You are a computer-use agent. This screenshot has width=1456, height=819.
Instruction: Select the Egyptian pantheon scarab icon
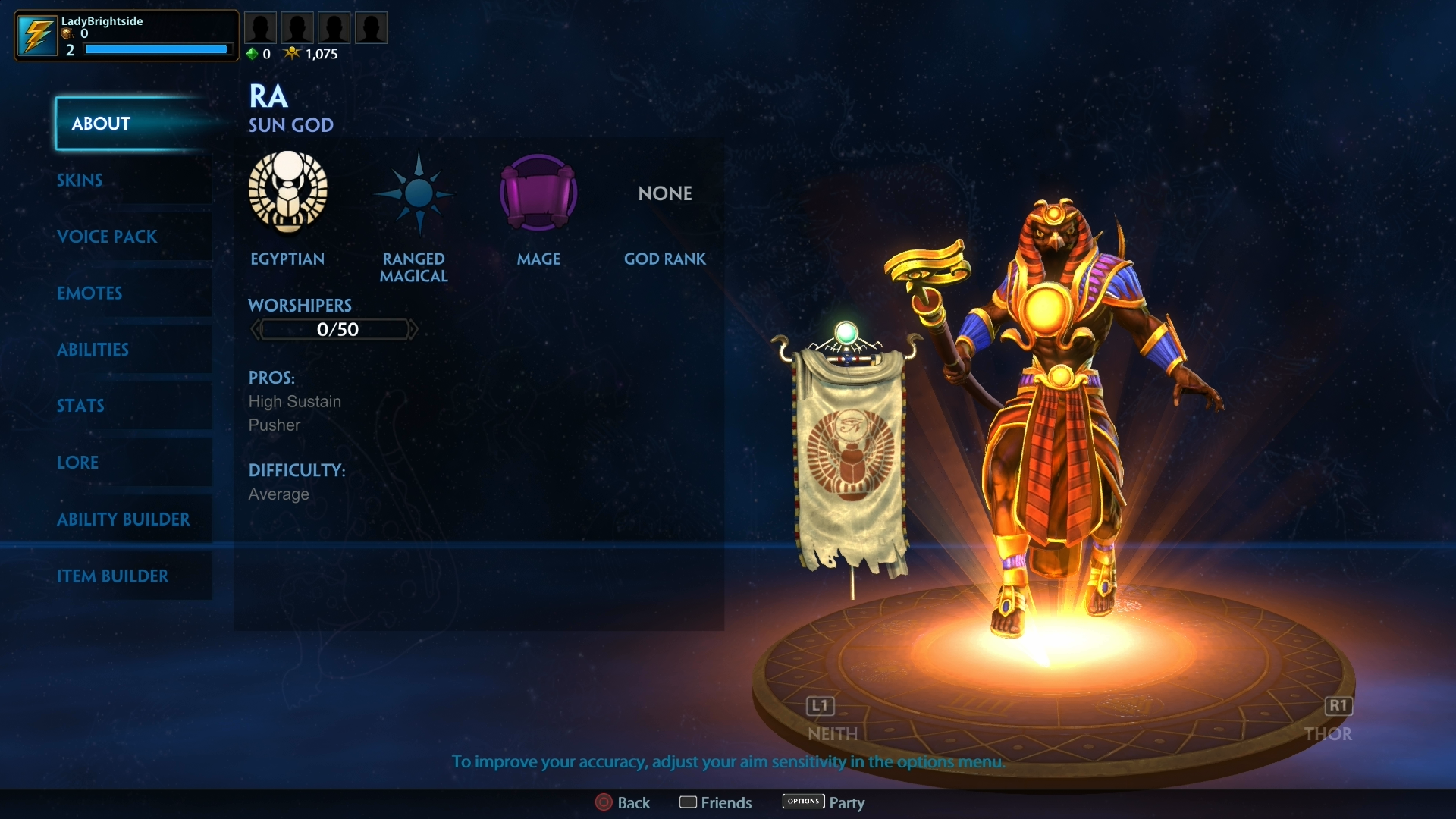pos(288,193)
